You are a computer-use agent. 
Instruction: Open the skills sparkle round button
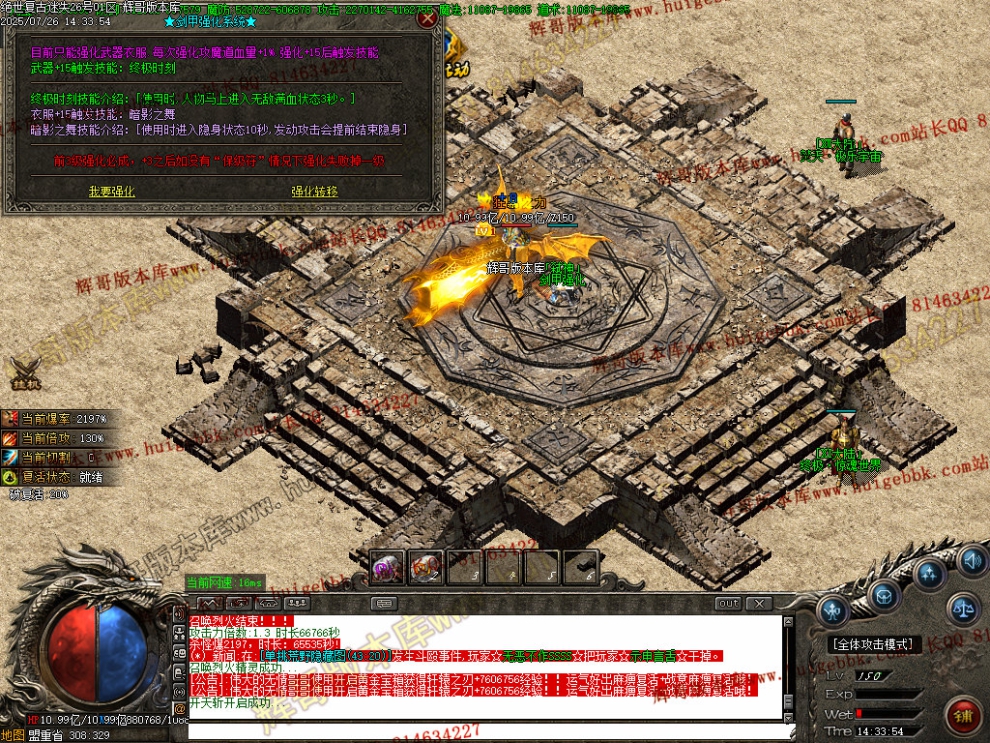[x=931, y=574]
